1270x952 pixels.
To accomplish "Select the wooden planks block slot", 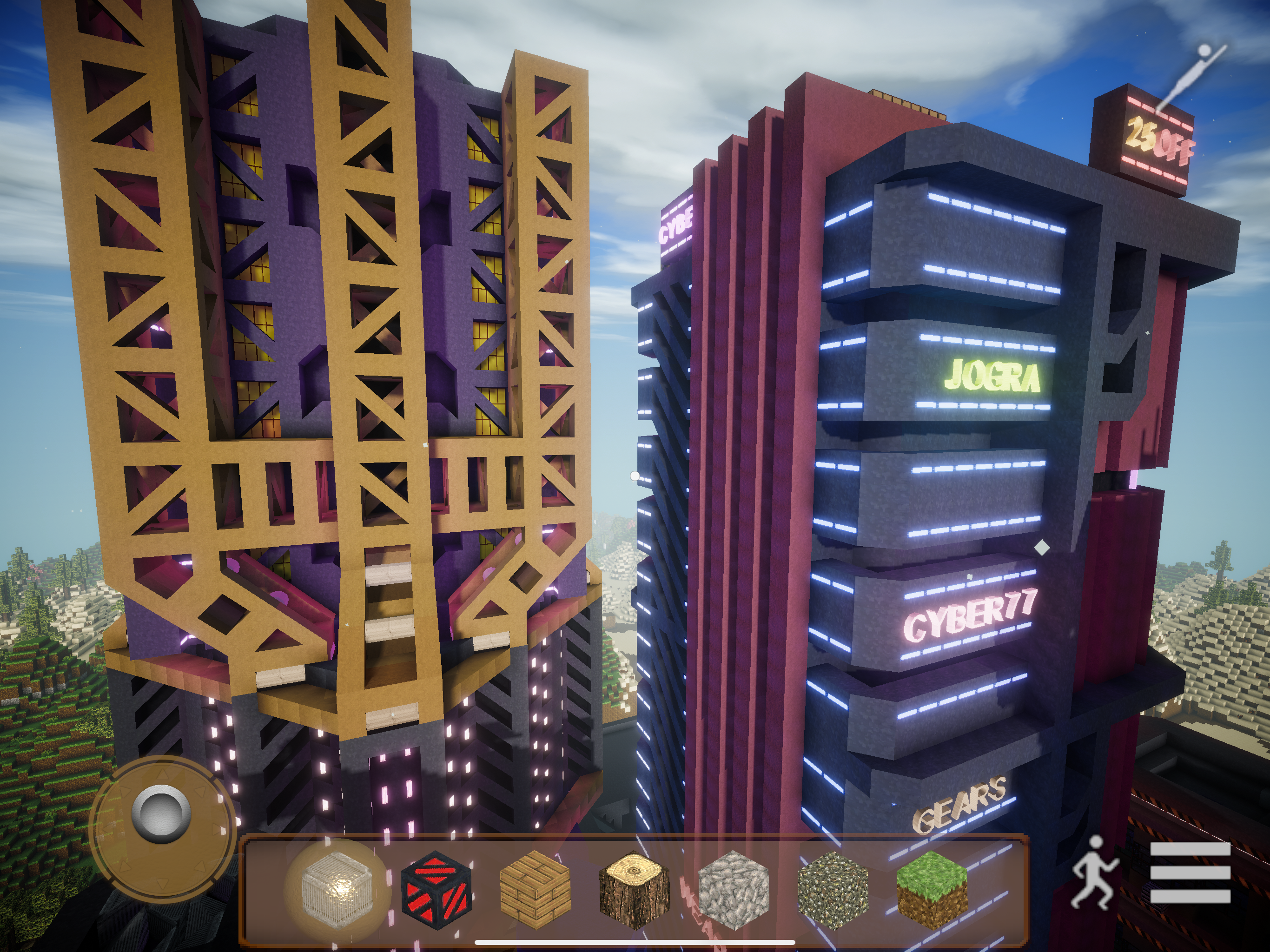I will [535, 888].
